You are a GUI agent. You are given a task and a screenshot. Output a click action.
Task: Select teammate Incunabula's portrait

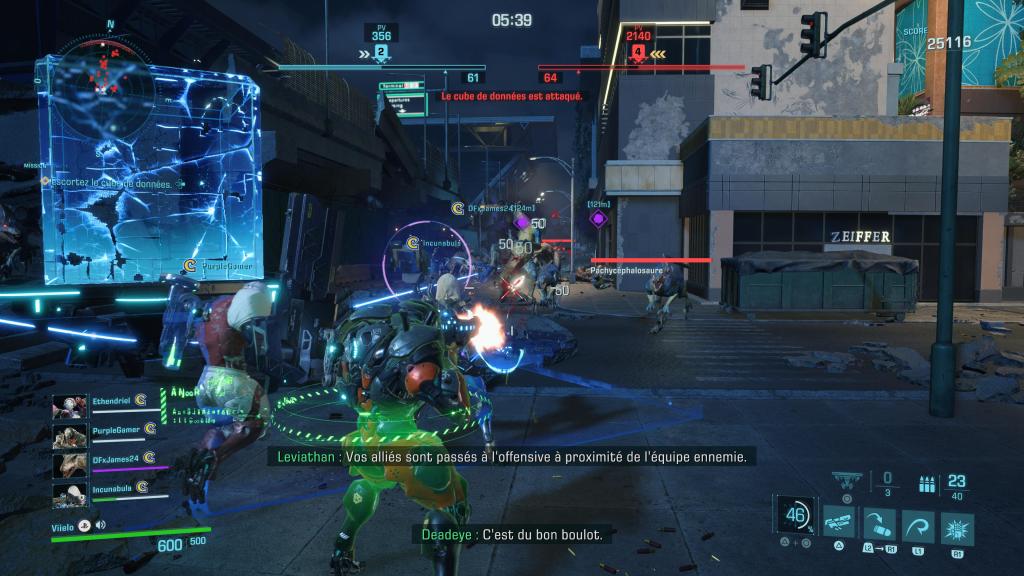click(x=70, y=493)
